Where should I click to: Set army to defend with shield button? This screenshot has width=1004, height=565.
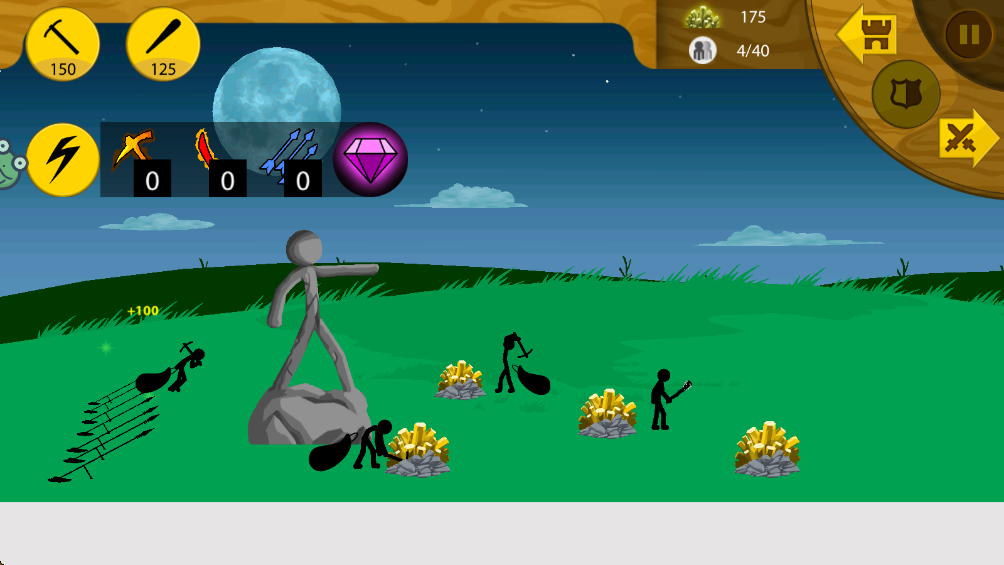tap(905, 94)
